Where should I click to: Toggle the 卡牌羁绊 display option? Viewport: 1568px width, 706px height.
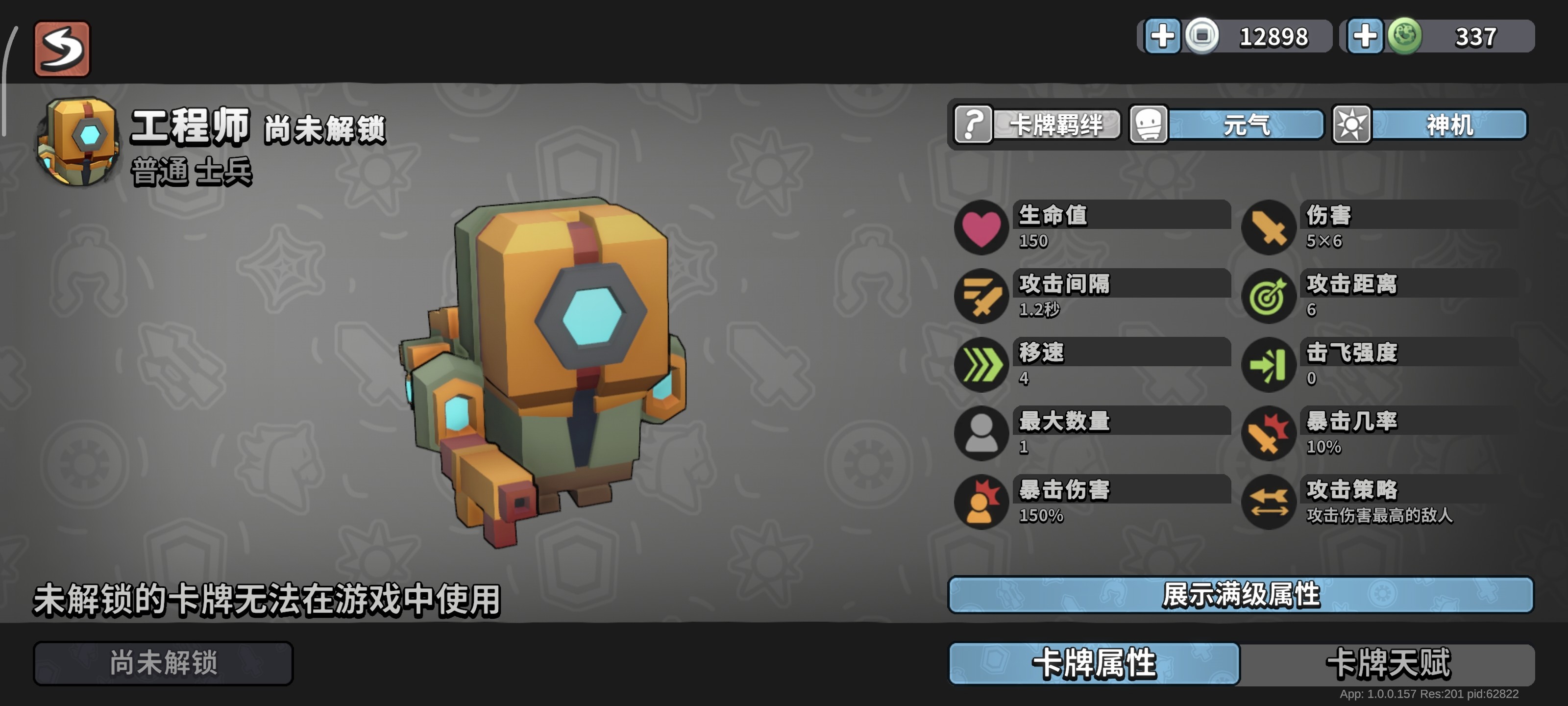coord(1056,125)
